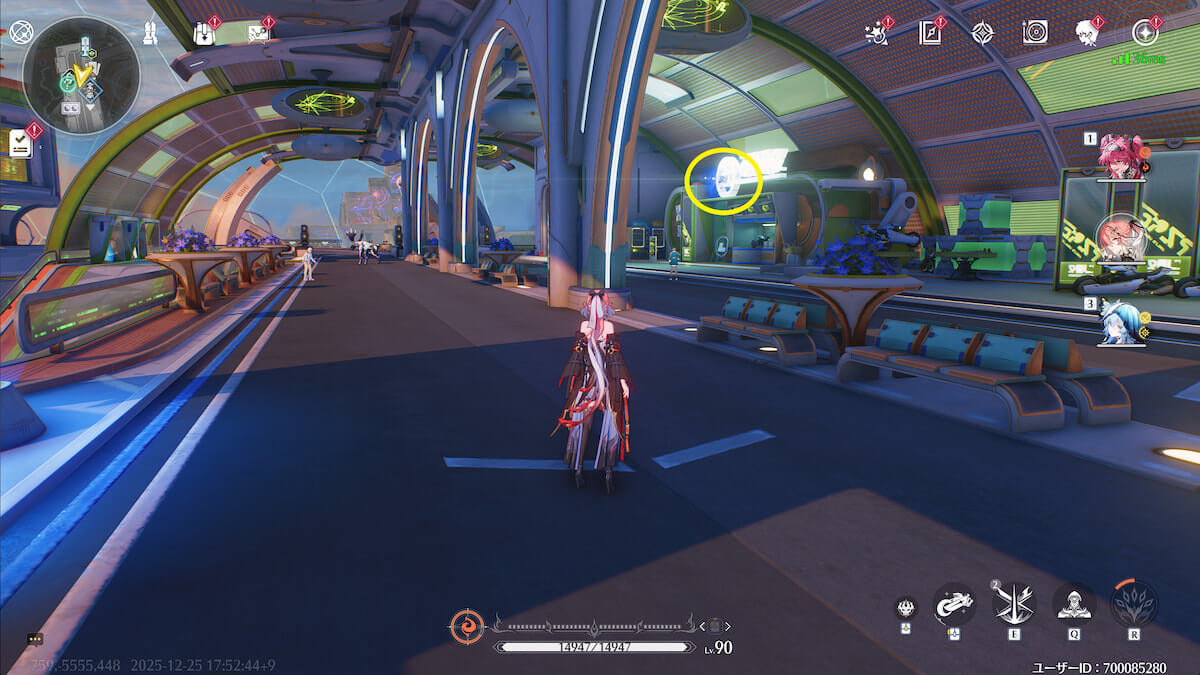Click the circled sparkle star icon
The width and height of the screenshot is (1200, 675).
click(1146, 33)
